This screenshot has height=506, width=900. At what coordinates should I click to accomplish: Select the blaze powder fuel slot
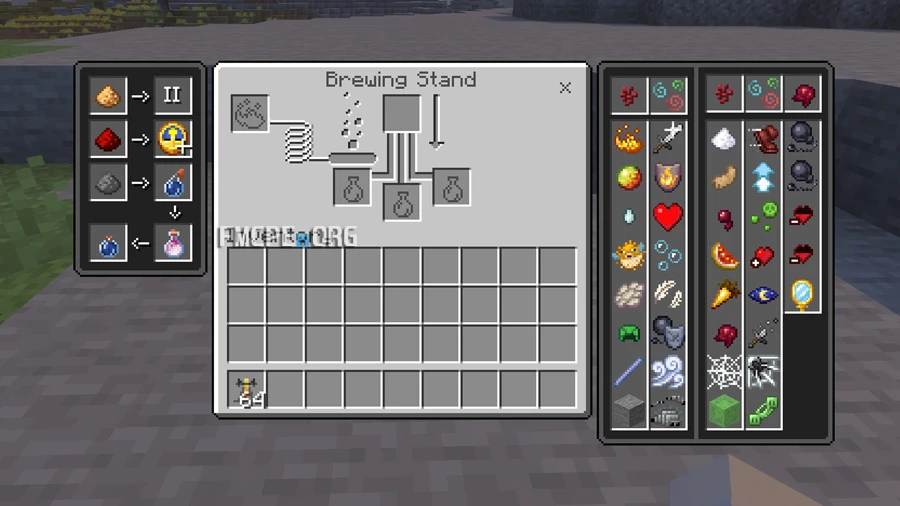249,113
